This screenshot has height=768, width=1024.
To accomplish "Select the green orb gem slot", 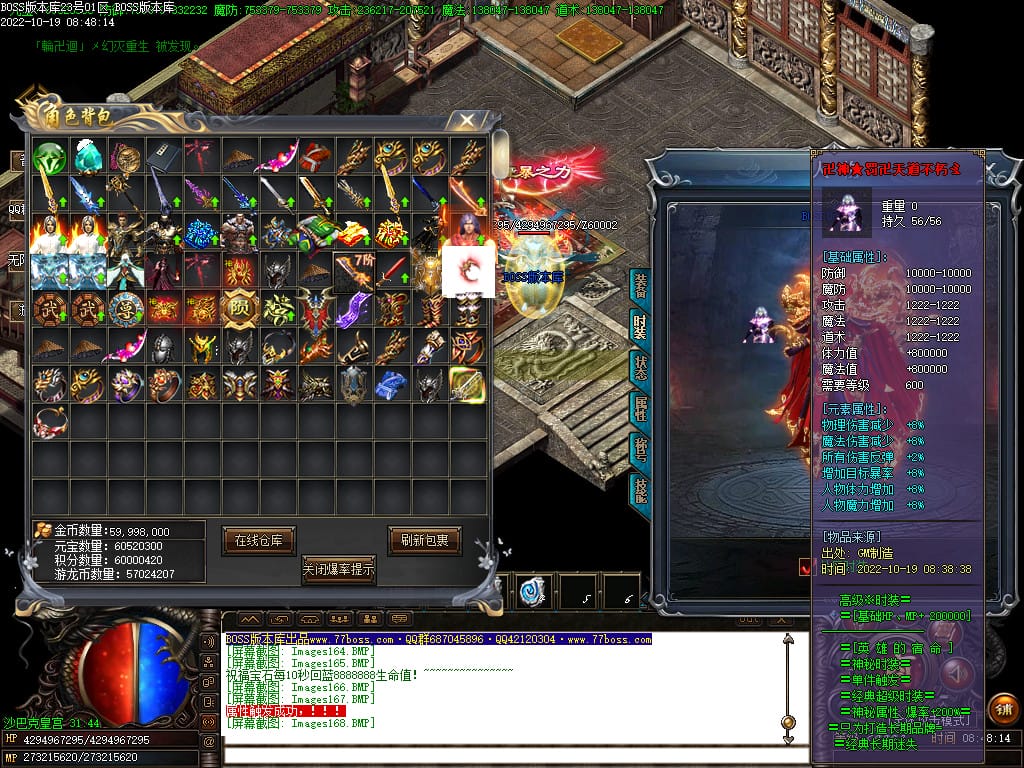I will 49,157.
